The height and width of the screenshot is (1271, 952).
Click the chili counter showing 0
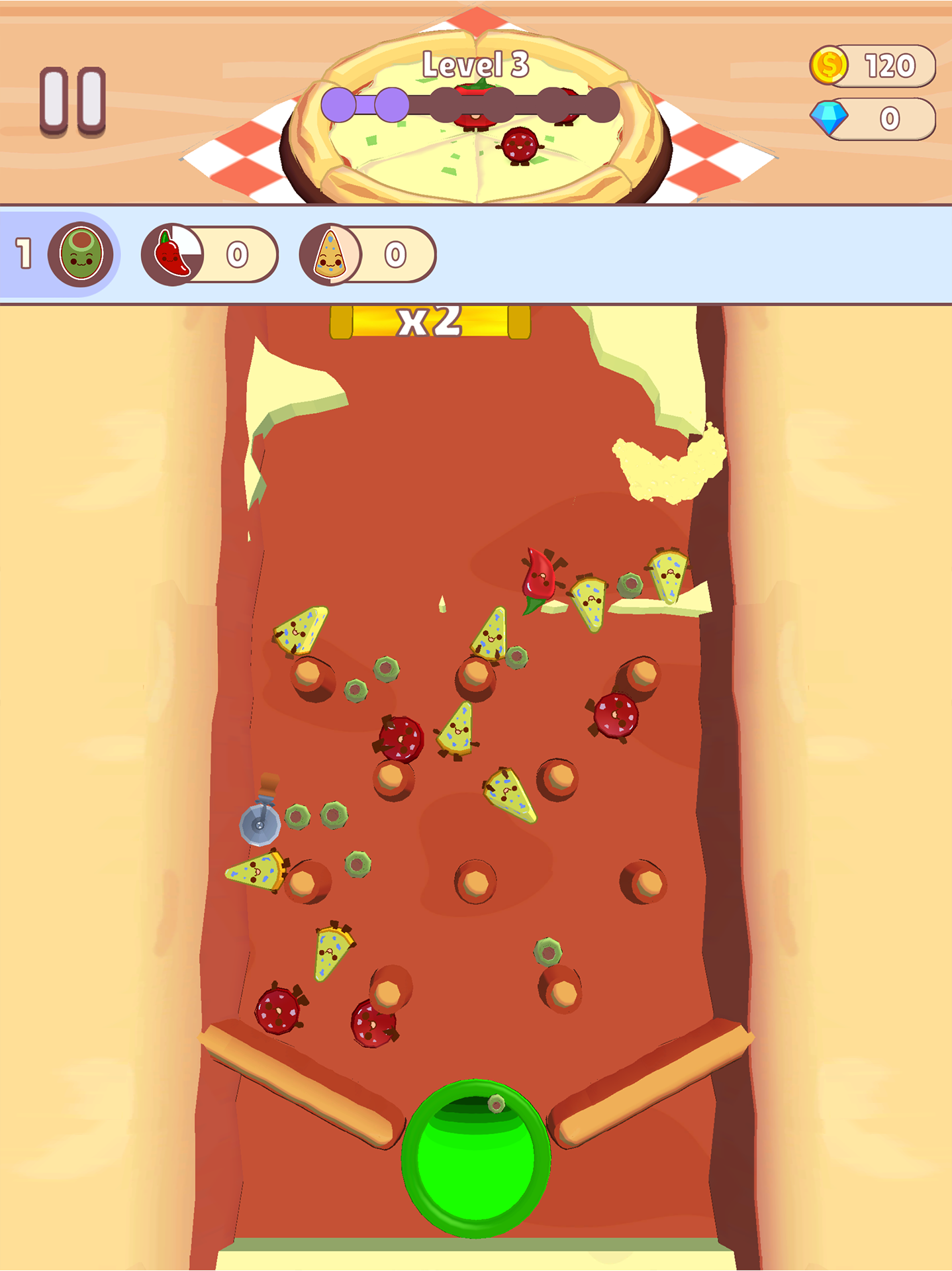[238, 255]
